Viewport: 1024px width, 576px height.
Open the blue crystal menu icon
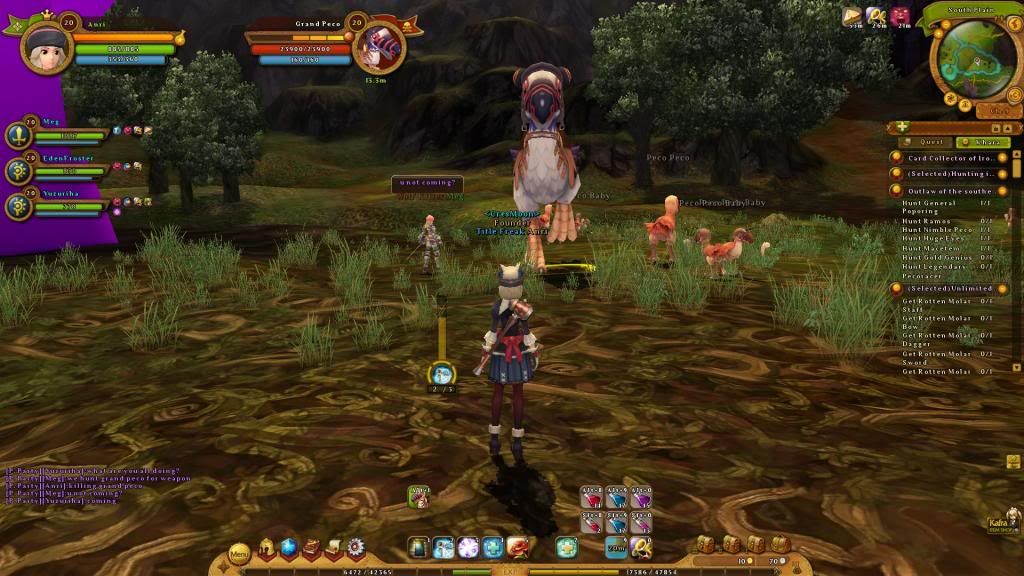[289, 548]
